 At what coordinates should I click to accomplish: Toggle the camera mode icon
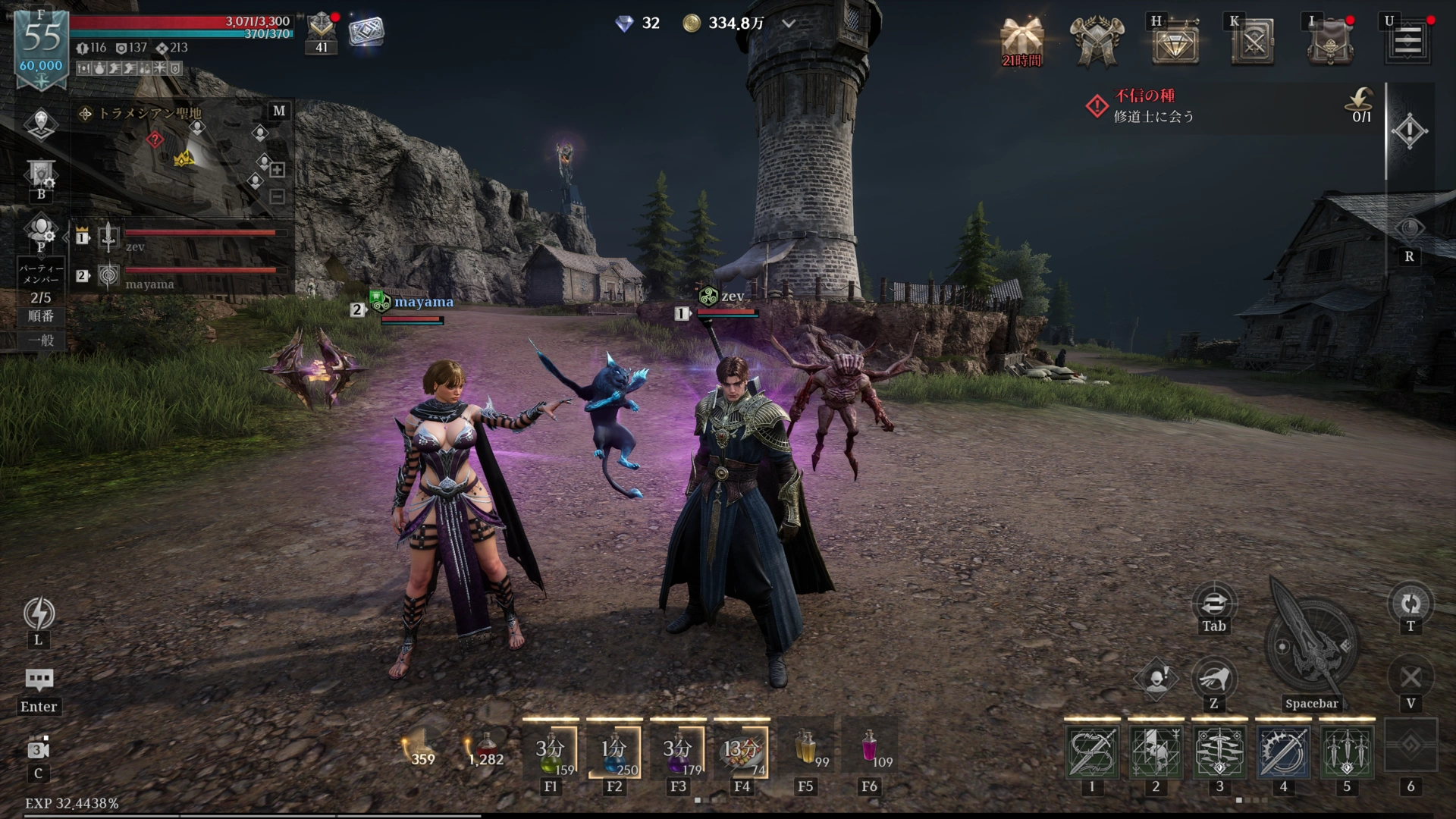coord(39,749)
